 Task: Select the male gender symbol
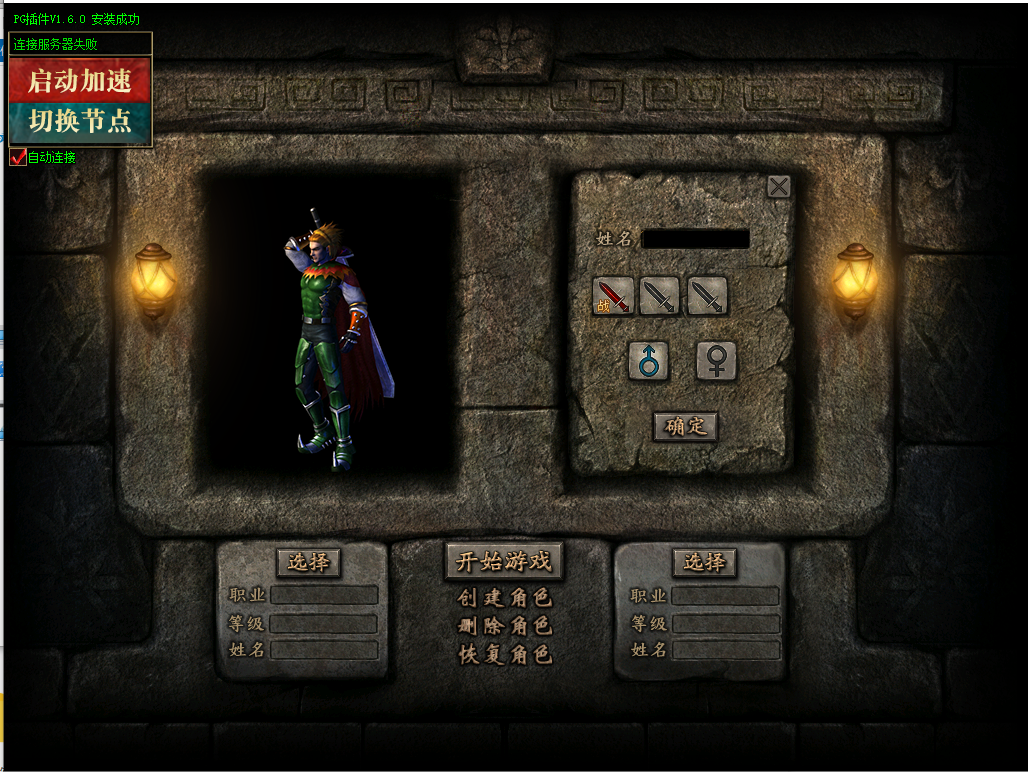pos(648,361)
